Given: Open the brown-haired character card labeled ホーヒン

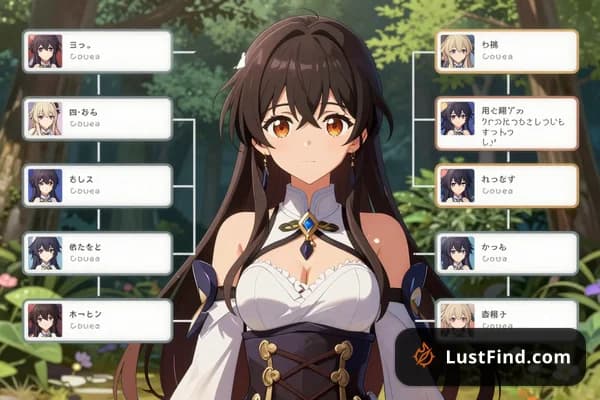Looking at the screenshot, I should point(97,320).
